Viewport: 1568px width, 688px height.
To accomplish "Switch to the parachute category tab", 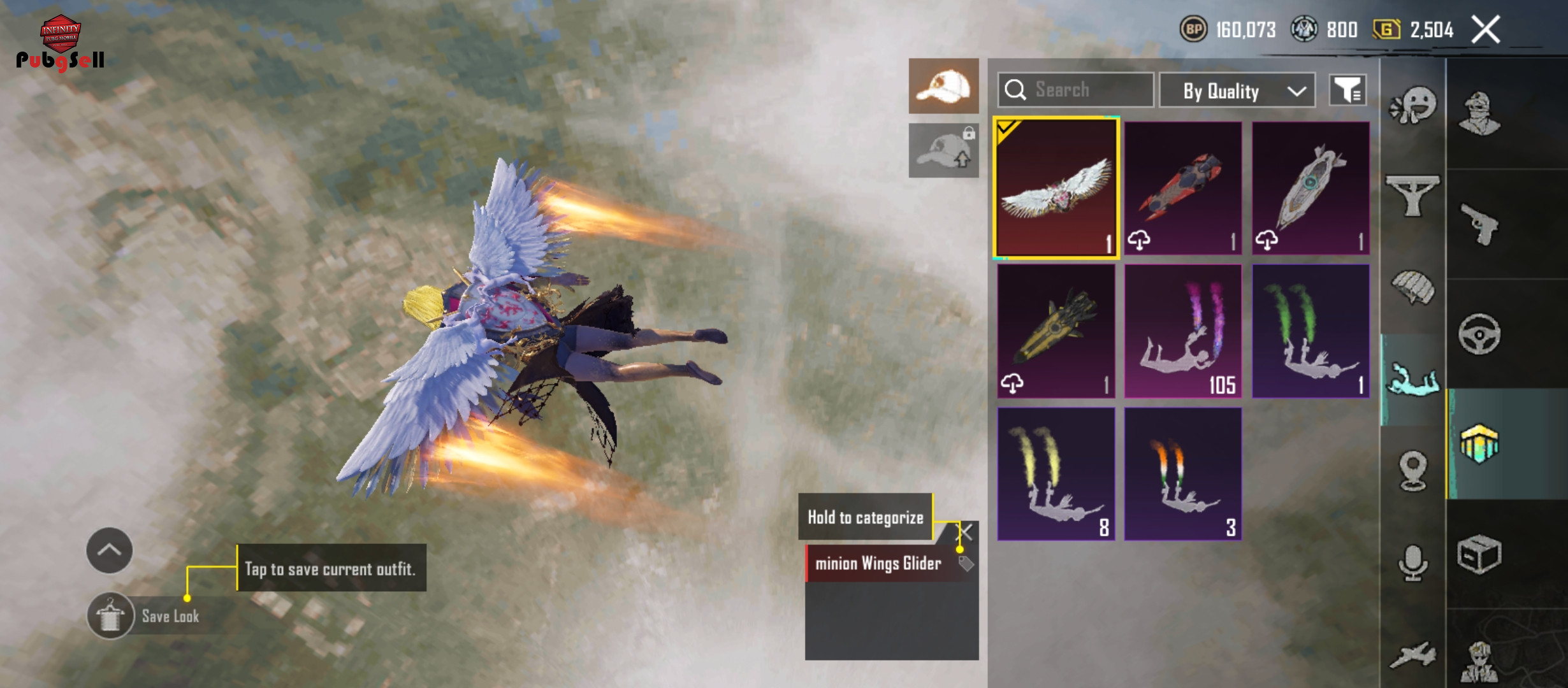I will click(x=1413, y=288).
